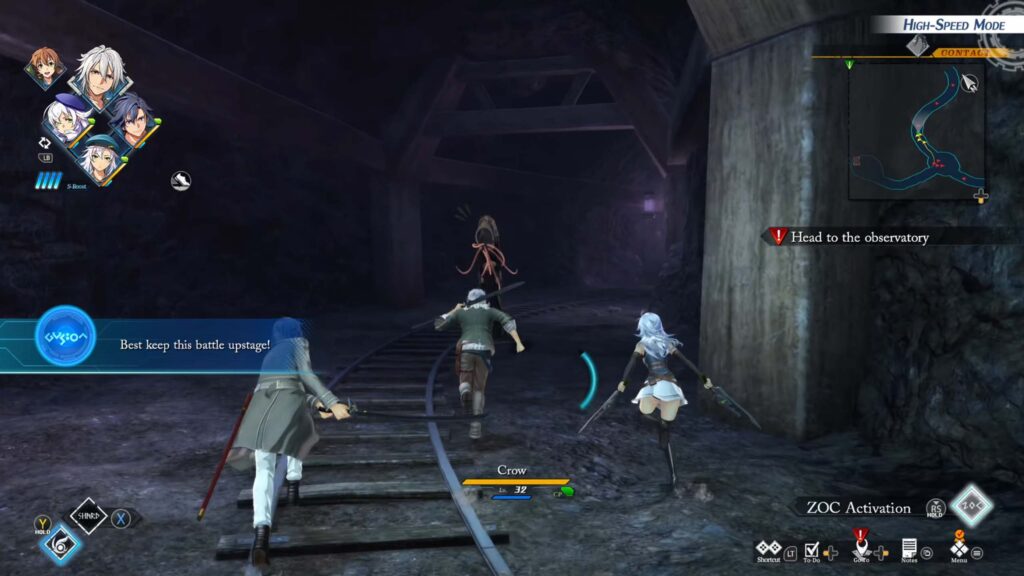Pick the purple-beret girl's portrait
1024x576 pixels.
[x=67, y=120]
